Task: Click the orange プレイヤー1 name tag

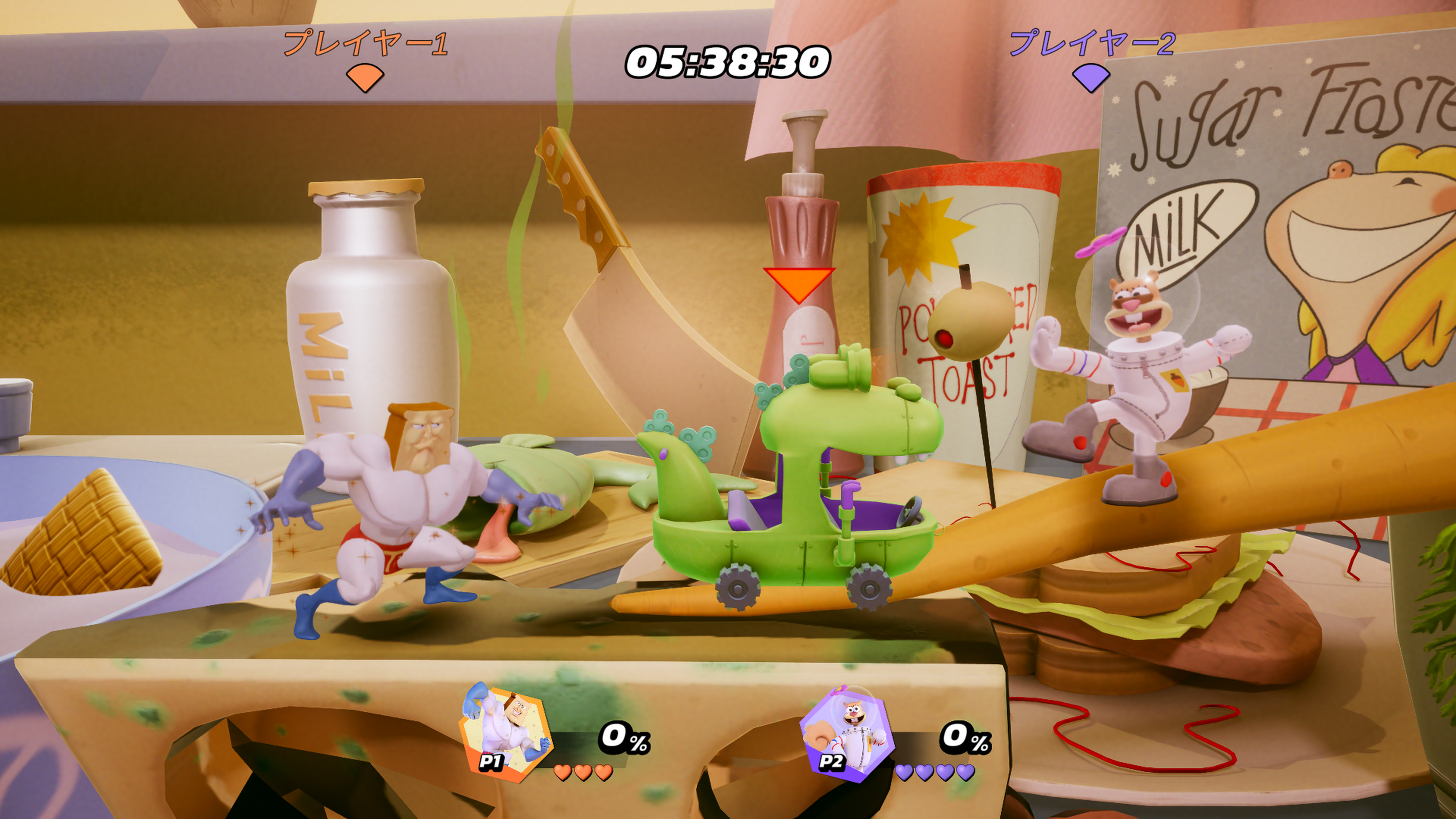Action: pos(366,44)
